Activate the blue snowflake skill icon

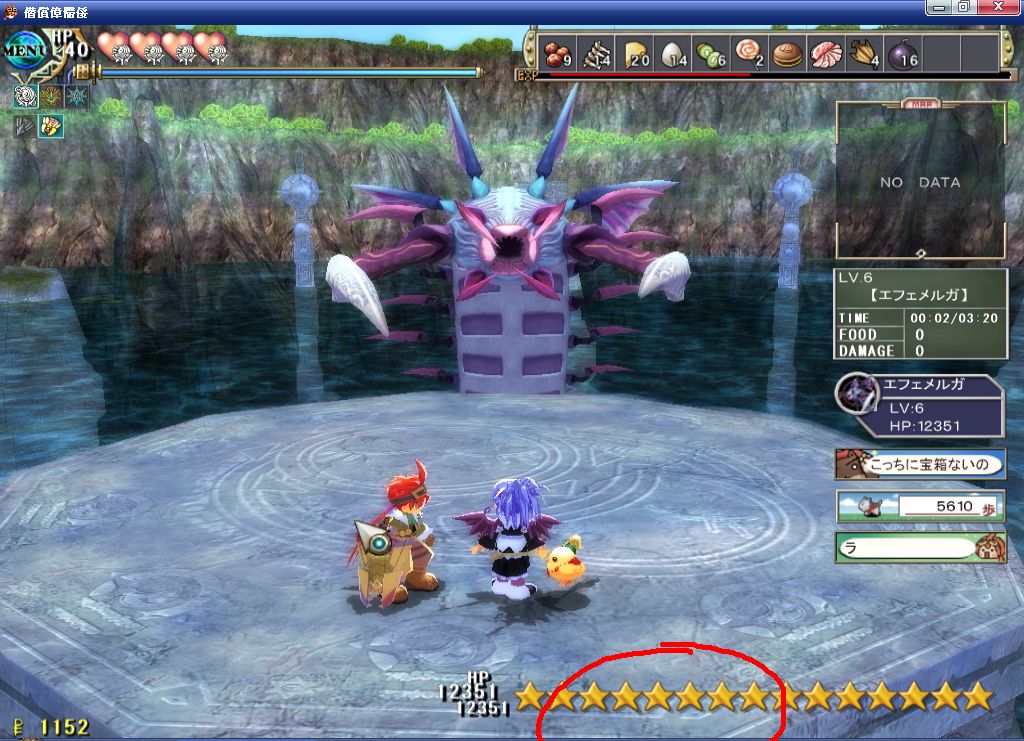(76, 96)
